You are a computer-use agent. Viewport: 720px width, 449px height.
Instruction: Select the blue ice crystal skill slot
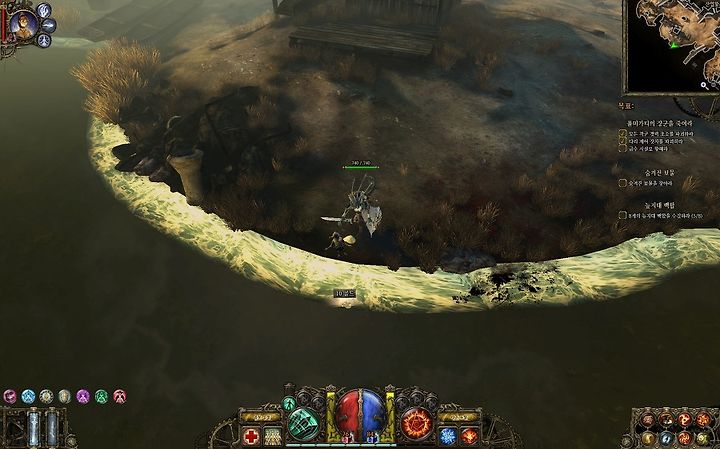coord(448,436)
